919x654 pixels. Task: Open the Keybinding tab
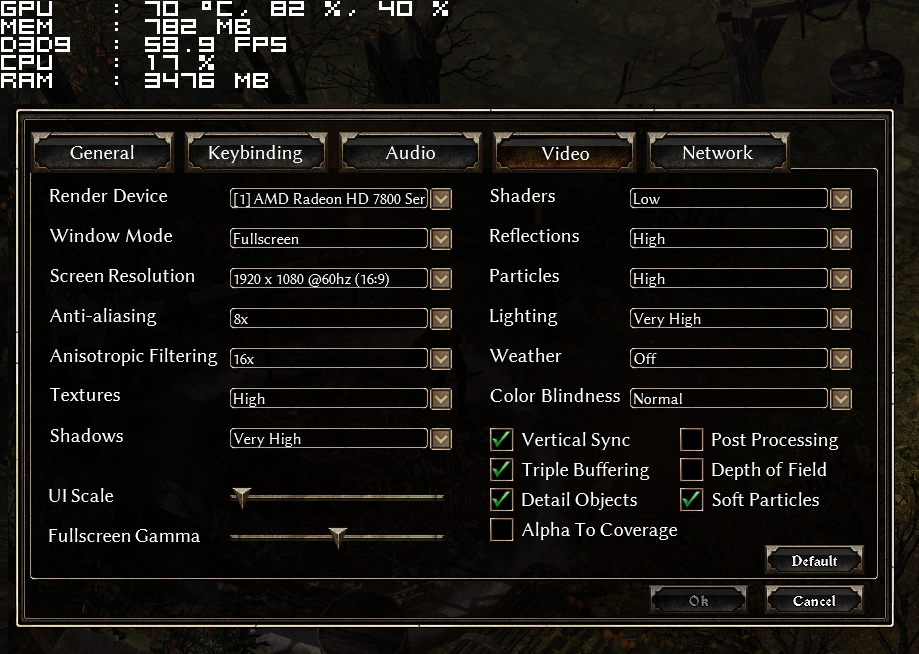255,153
